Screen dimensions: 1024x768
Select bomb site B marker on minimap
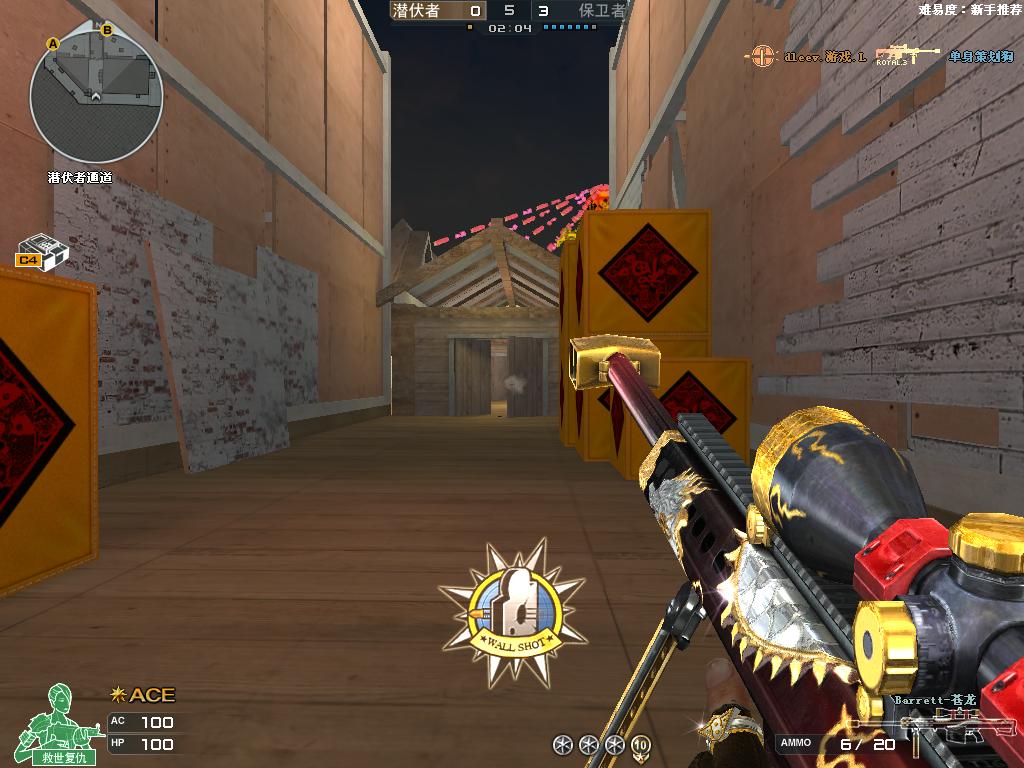pyautogui.click(x=107, y=30)
